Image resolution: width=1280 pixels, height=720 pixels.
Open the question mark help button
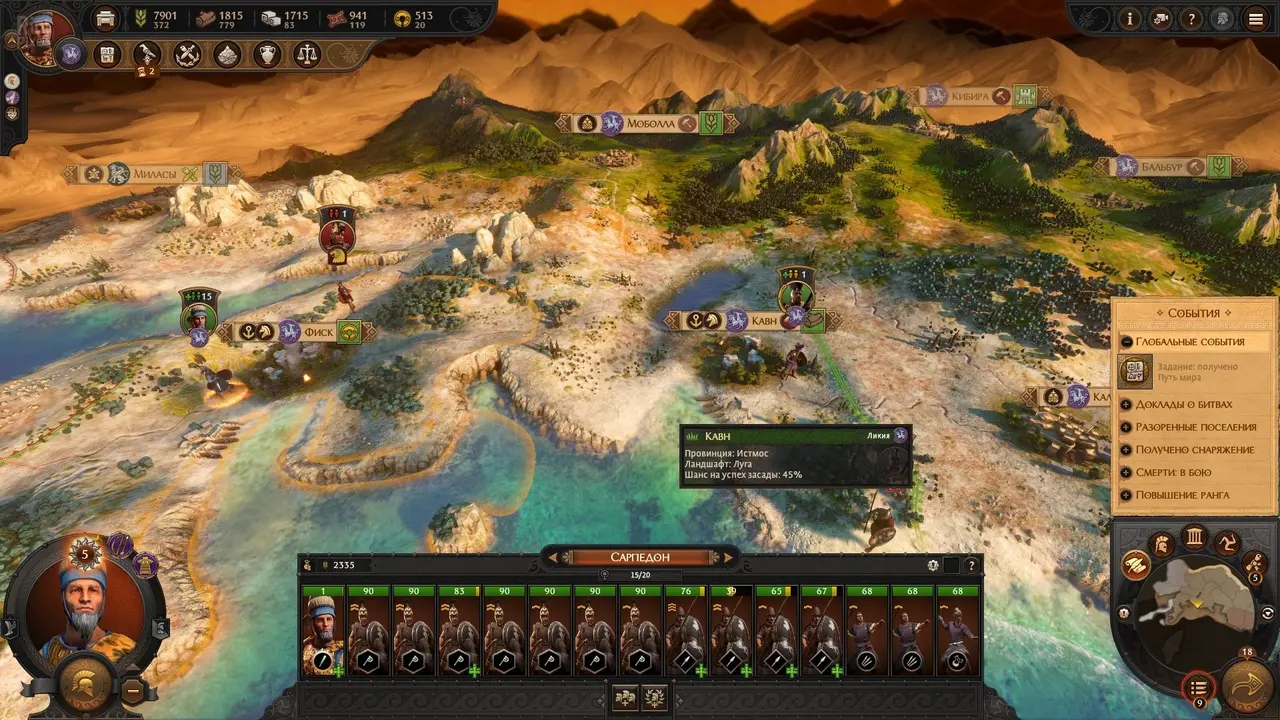click(x=1191, y=18)
